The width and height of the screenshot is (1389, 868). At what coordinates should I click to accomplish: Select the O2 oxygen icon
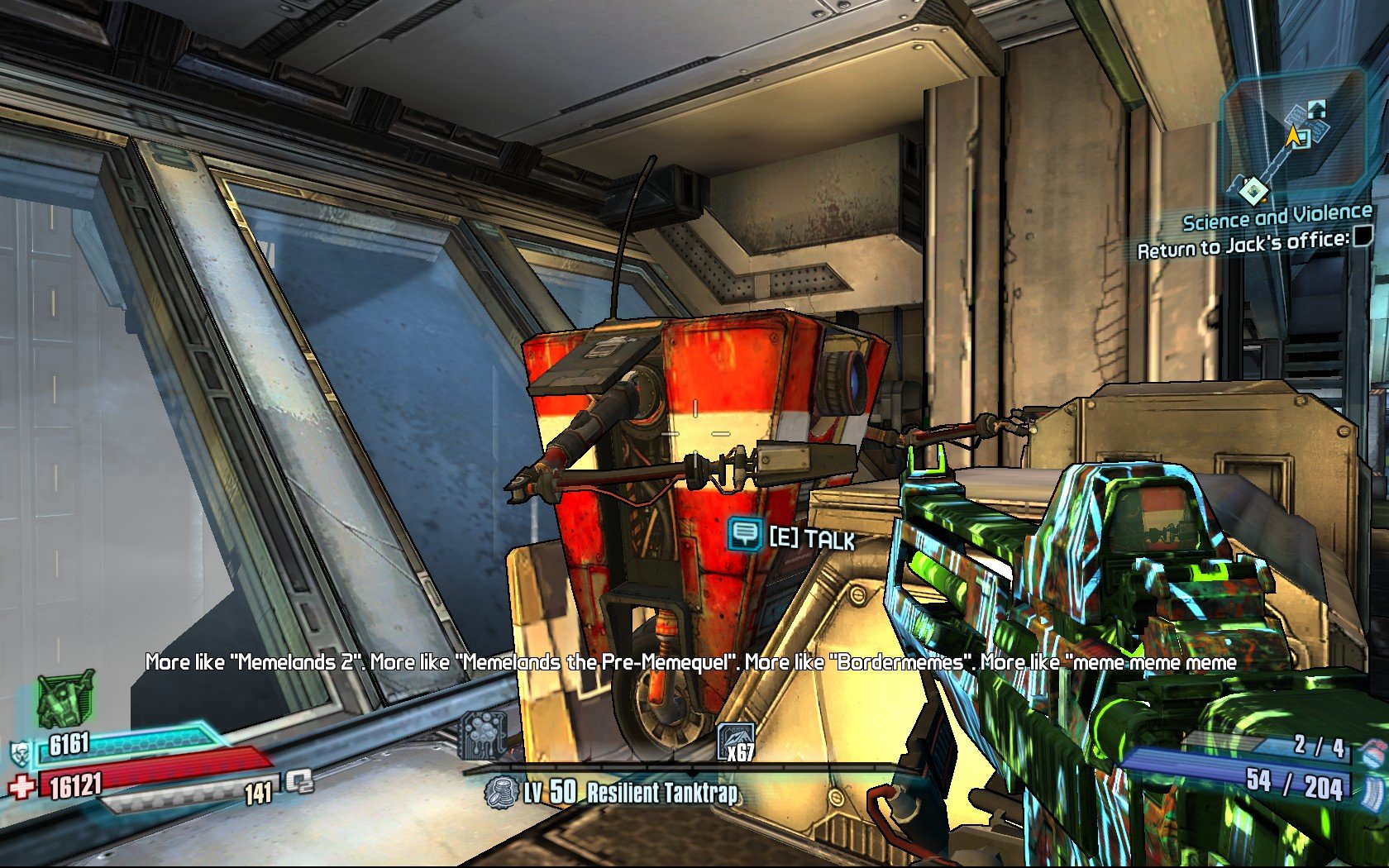[298, 781]
